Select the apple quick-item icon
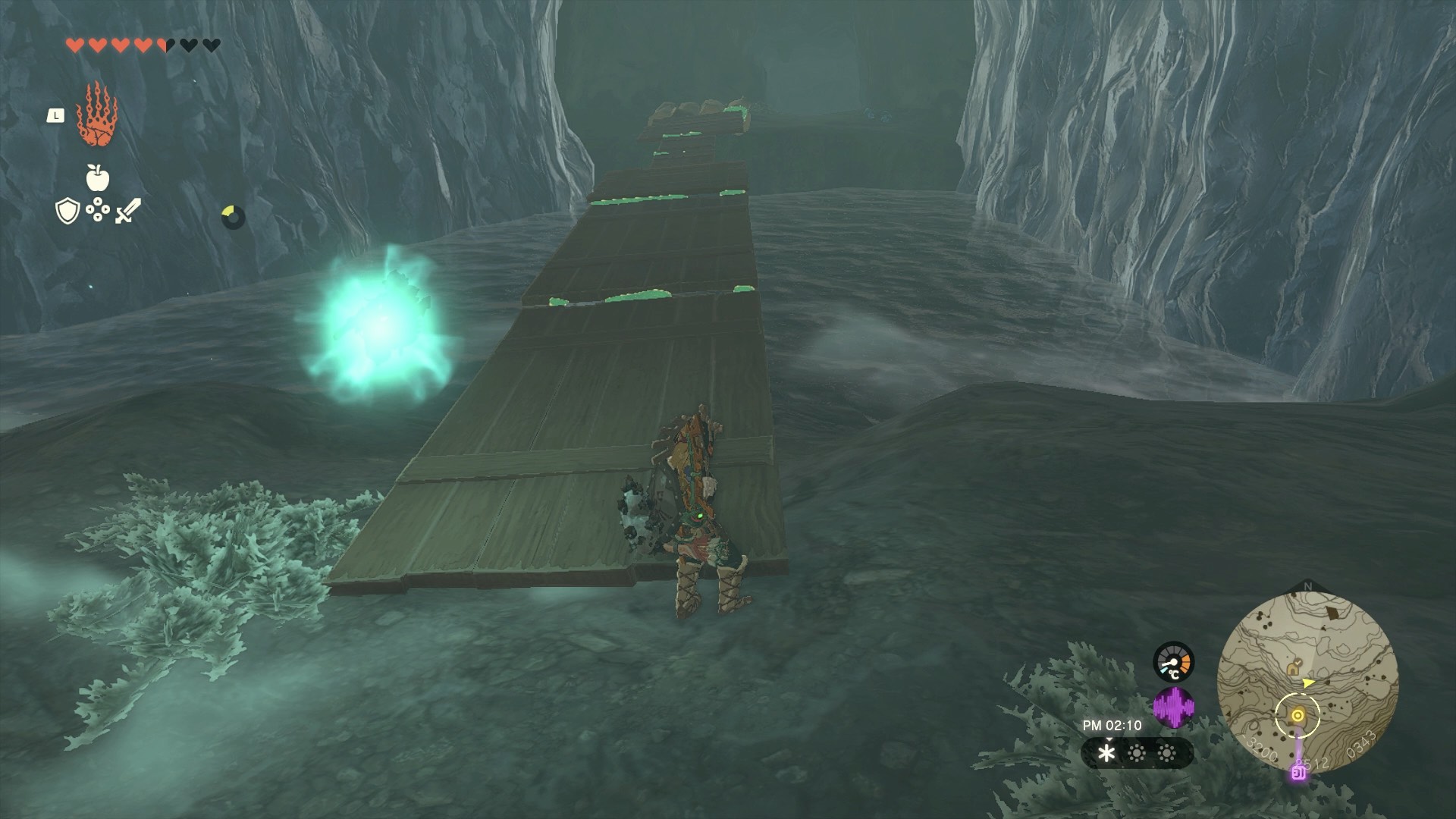Viewport: 1456px width, 819px height. pyautogui.click(x=98, y=179)
